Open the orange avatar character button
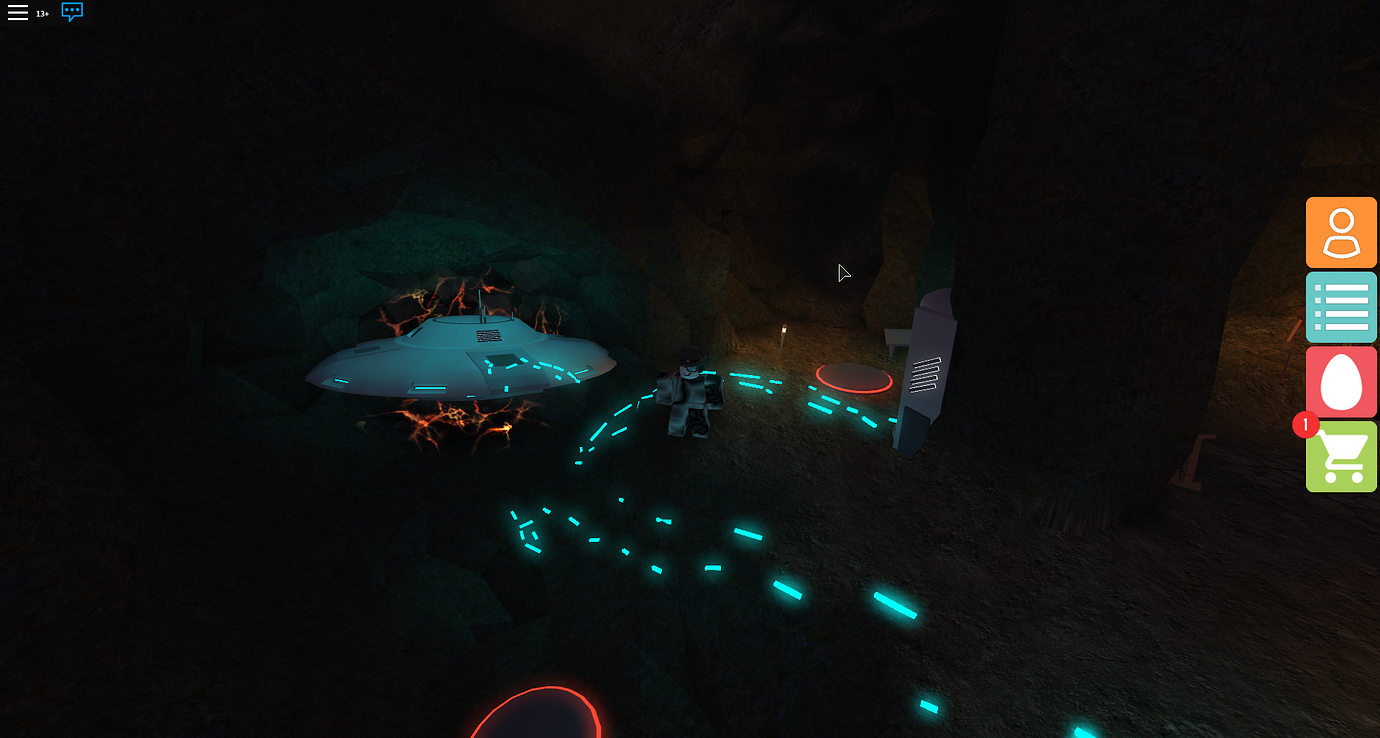1380x738 pixels. [1341, 233]
